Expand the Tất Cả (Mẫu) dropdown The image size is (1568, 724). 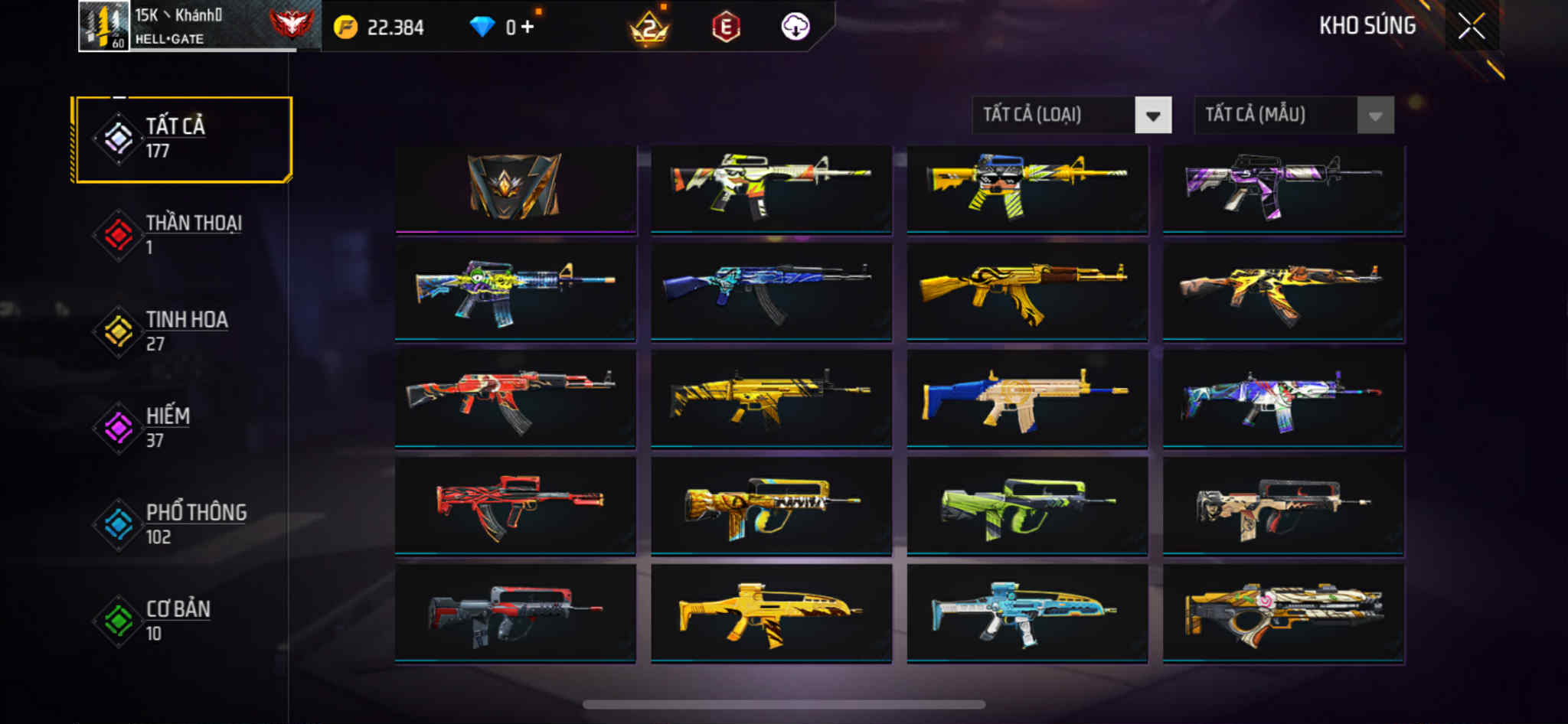tap(1293, 116)
